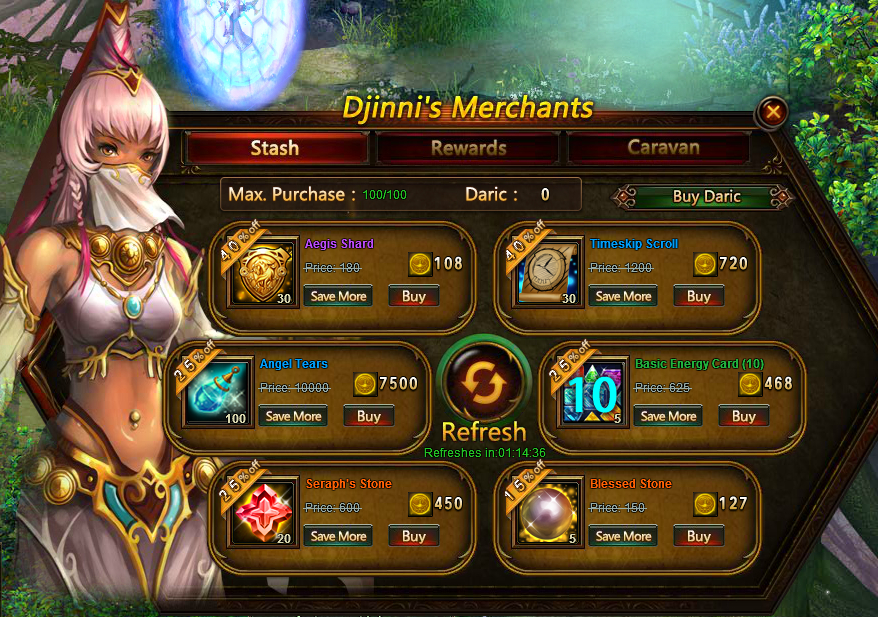
Task: Buy the Basic Energy Card (10)
Action: [743, 416]
